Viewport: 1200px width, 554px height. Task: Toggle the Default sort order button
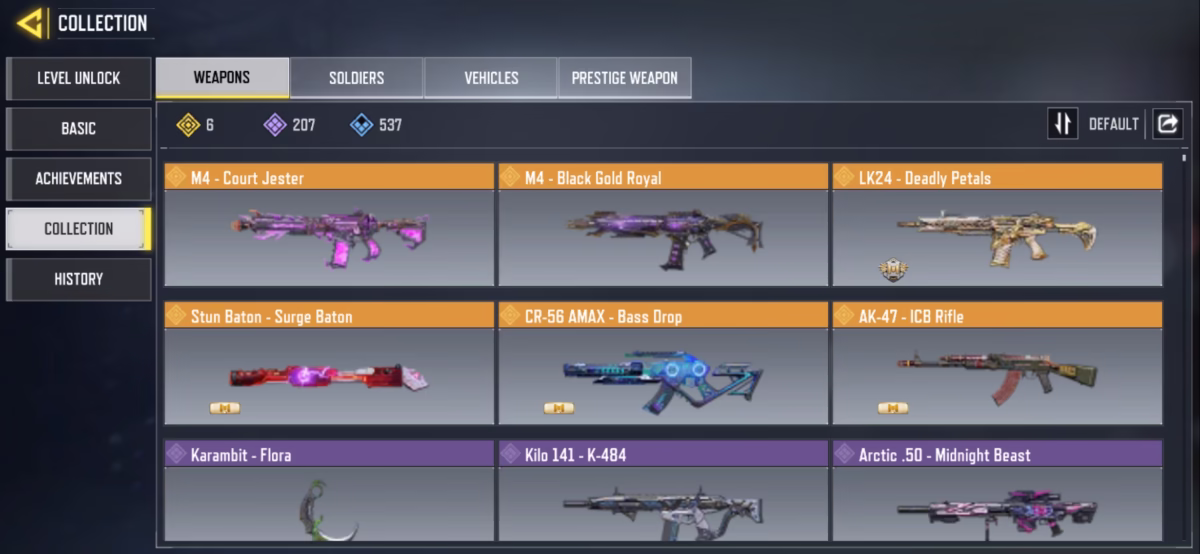coord(1063,124)
